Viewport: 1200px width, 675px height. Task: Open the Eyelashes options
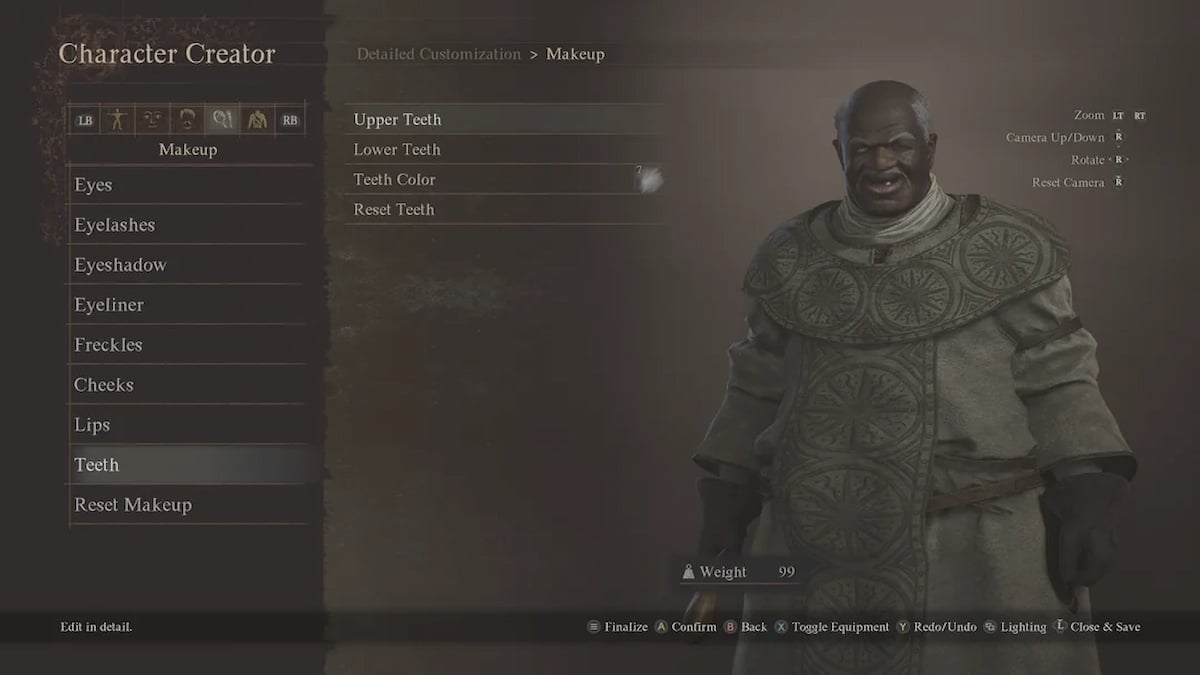[x=114, y=225]
